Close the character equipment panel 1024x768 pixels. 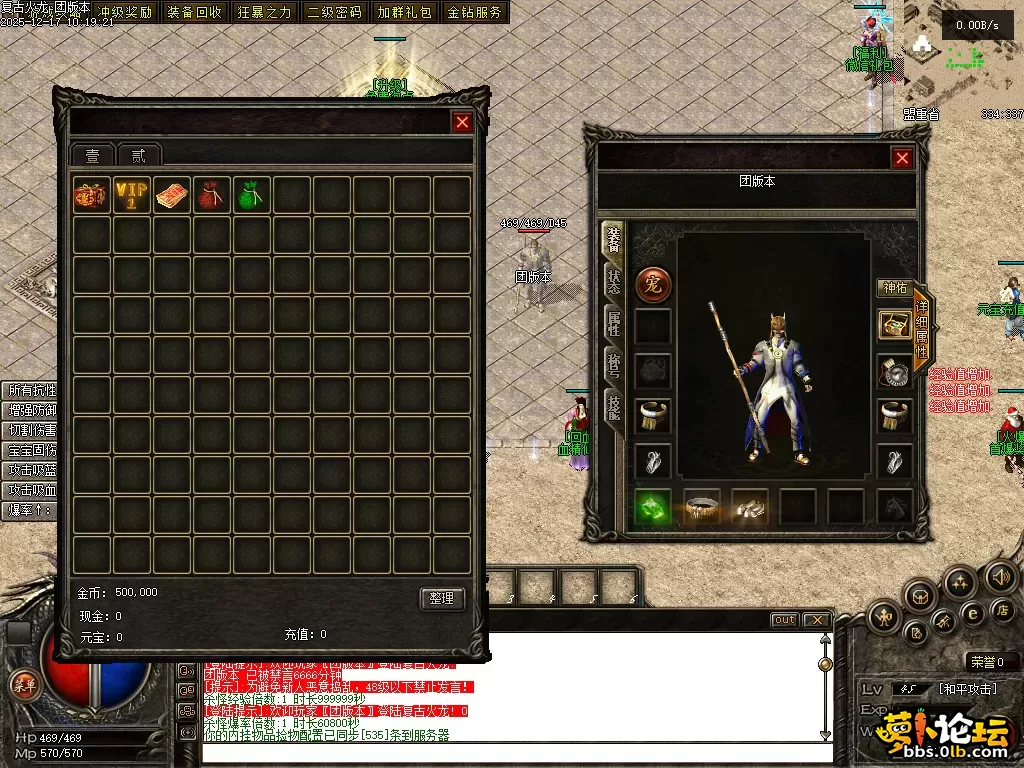902,158
